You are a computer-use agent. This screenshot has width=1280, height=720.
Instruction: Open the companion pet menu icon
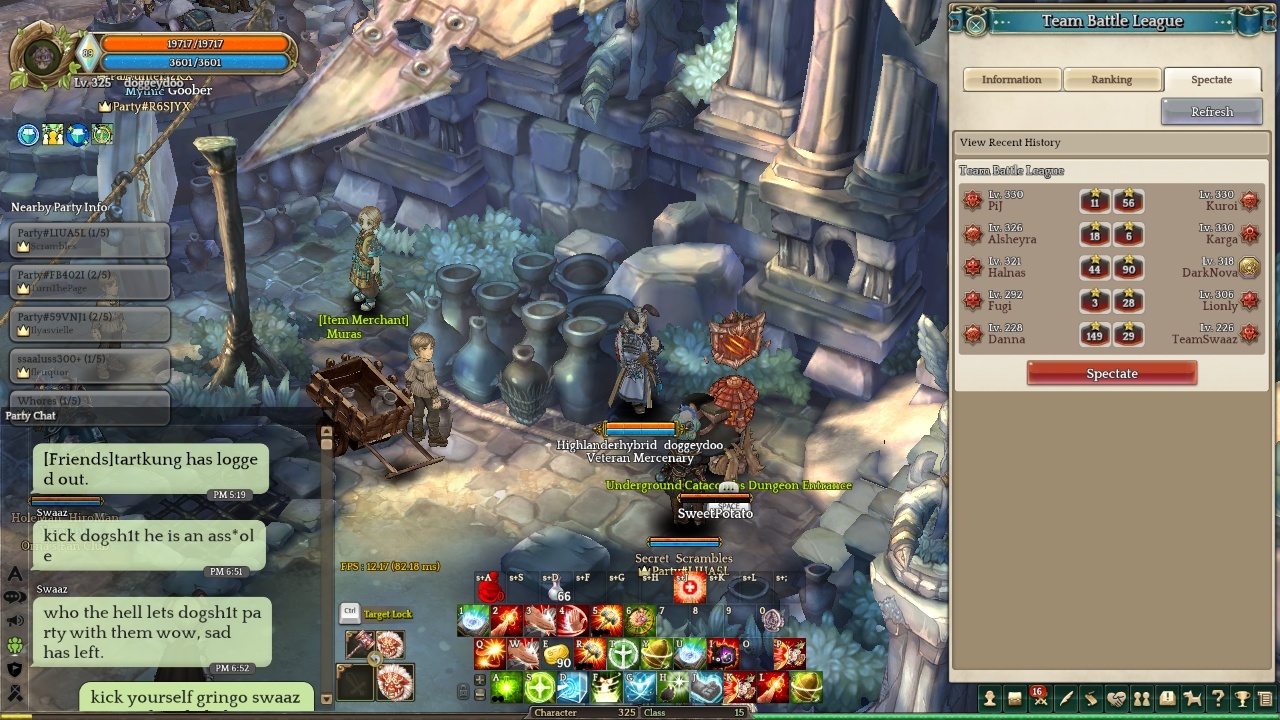click(x=1192, y=699)
